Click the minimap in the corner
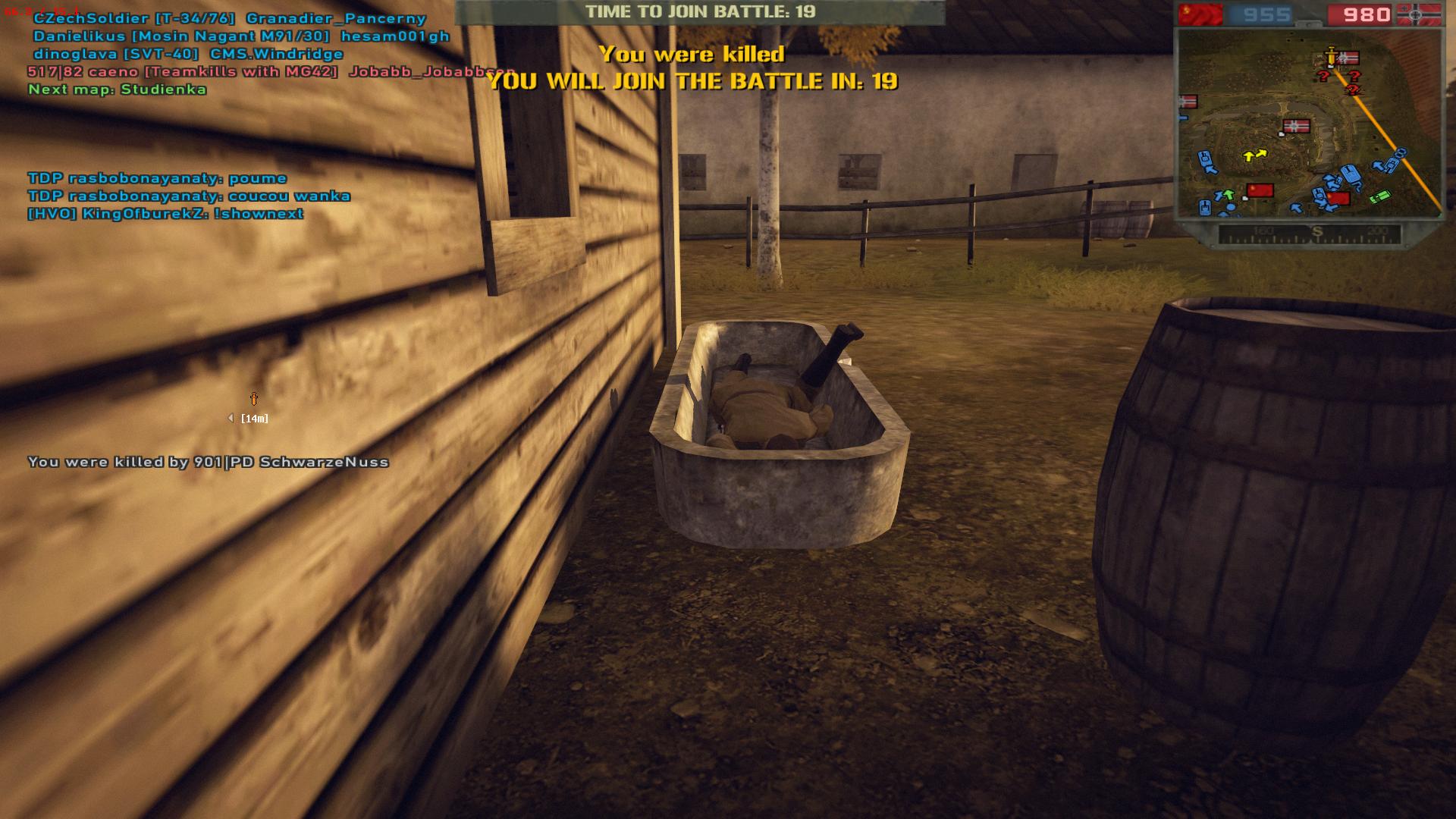 tap(1308, 124)
